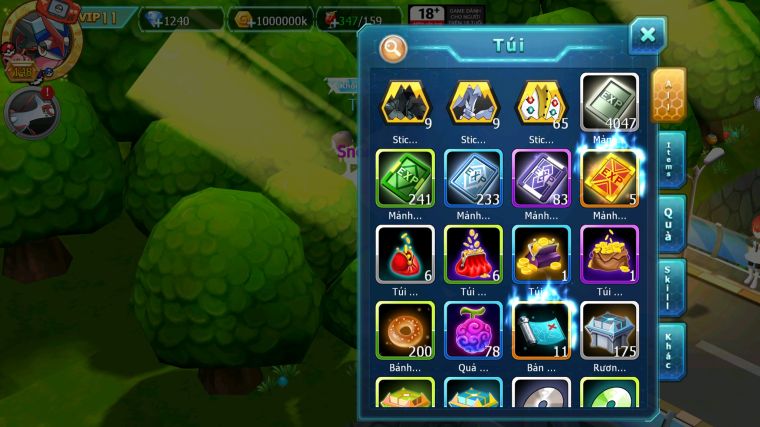Add more diamonds with the plus button
The image size is (760, 427).
[x=157, y=21]
